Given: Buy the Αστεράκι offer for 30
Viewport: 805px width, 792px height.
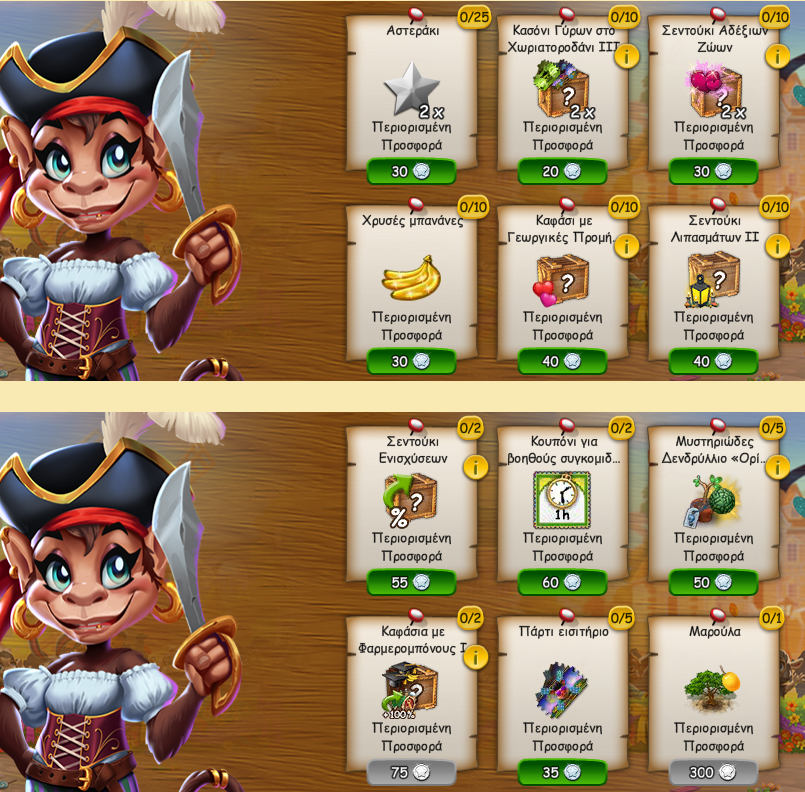Looking at the screenshot, I should (x=411, y=172).
